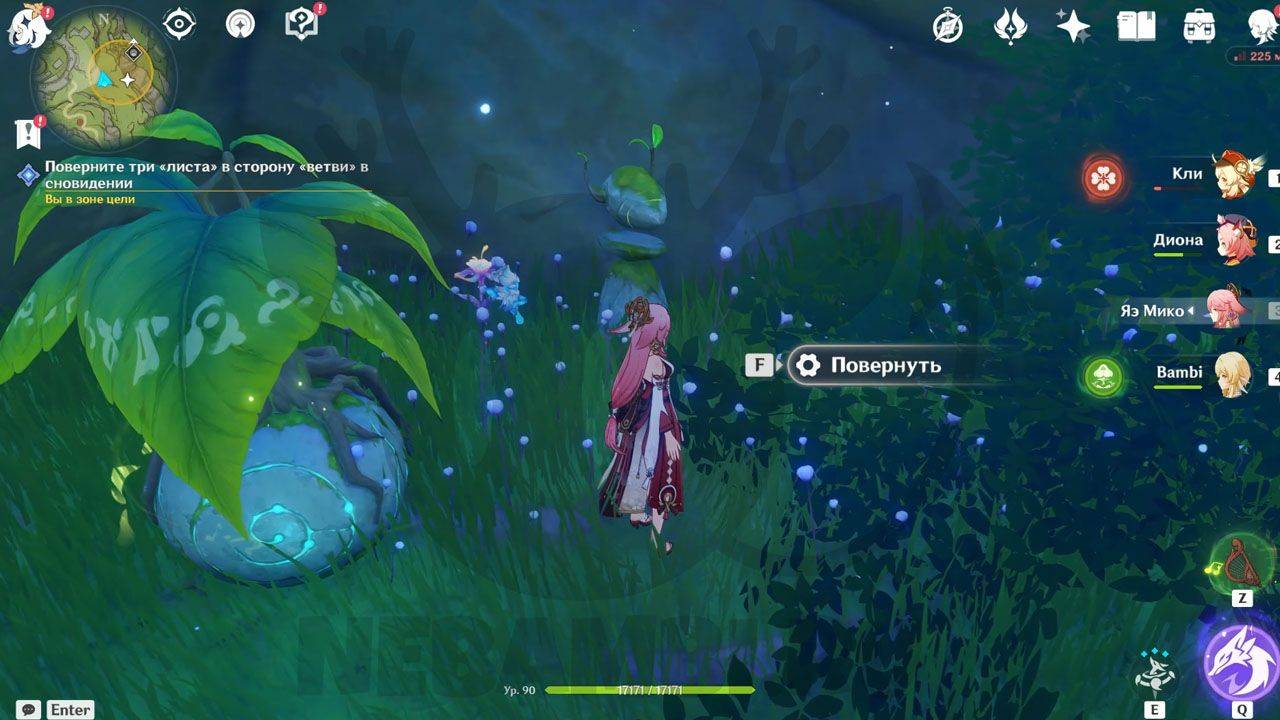This screenshot has height=720, width=1280.
Task: Click the eye-shaped icon beside the minimap
Action: point(179,24)
